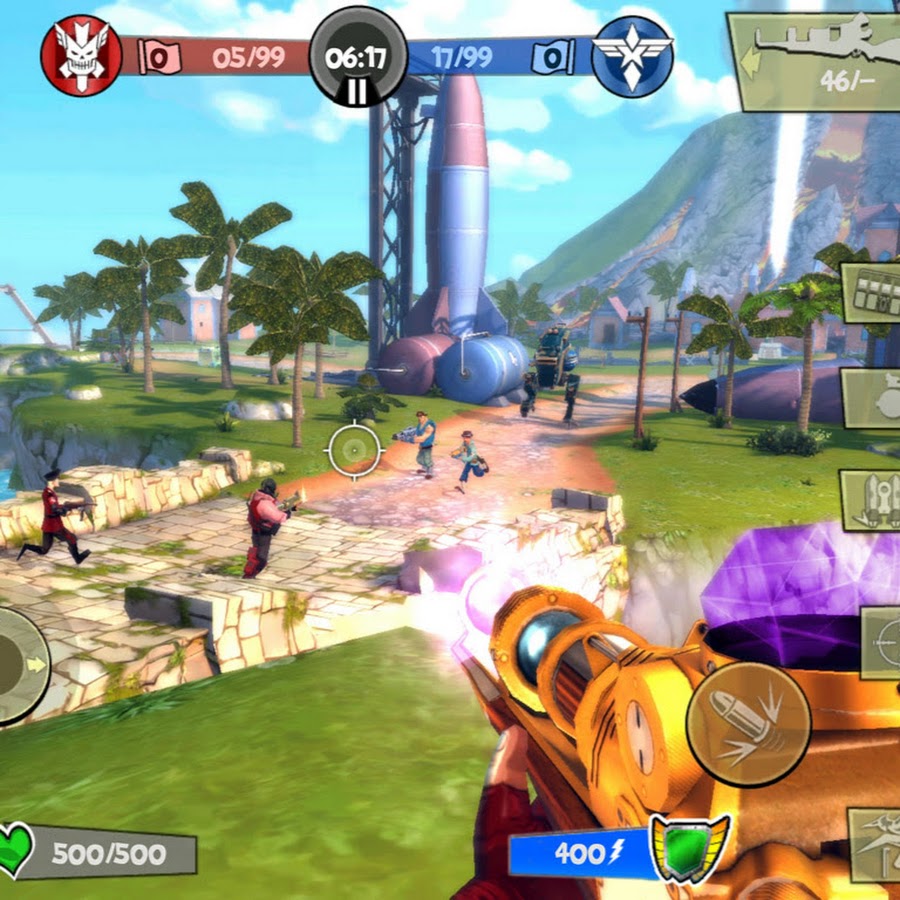Throw a grenade with the grenade button

click(x=871, y=398)
